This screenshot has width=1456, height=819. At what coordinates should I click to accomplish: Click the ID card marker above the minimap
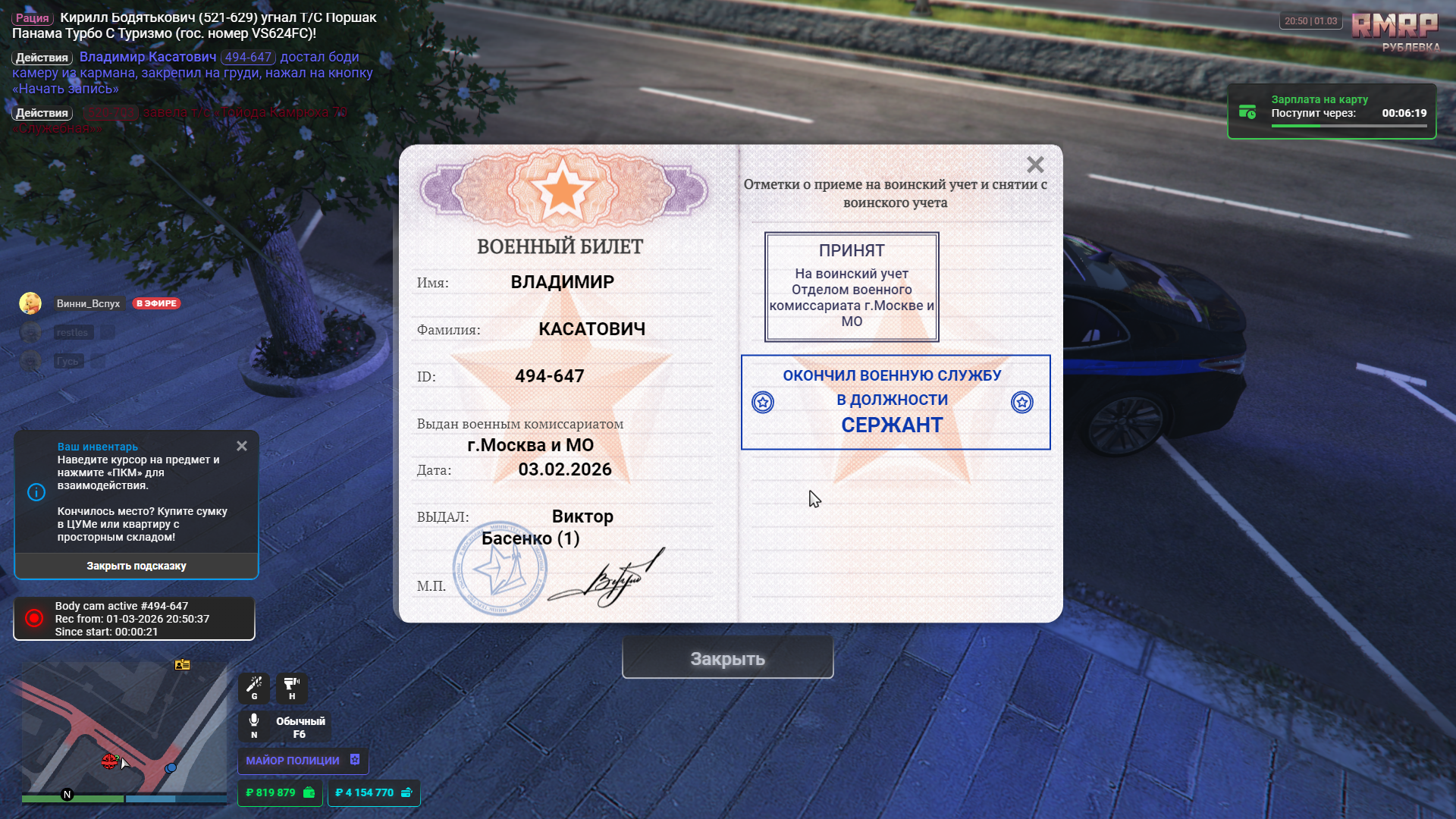tap(182, 665)
